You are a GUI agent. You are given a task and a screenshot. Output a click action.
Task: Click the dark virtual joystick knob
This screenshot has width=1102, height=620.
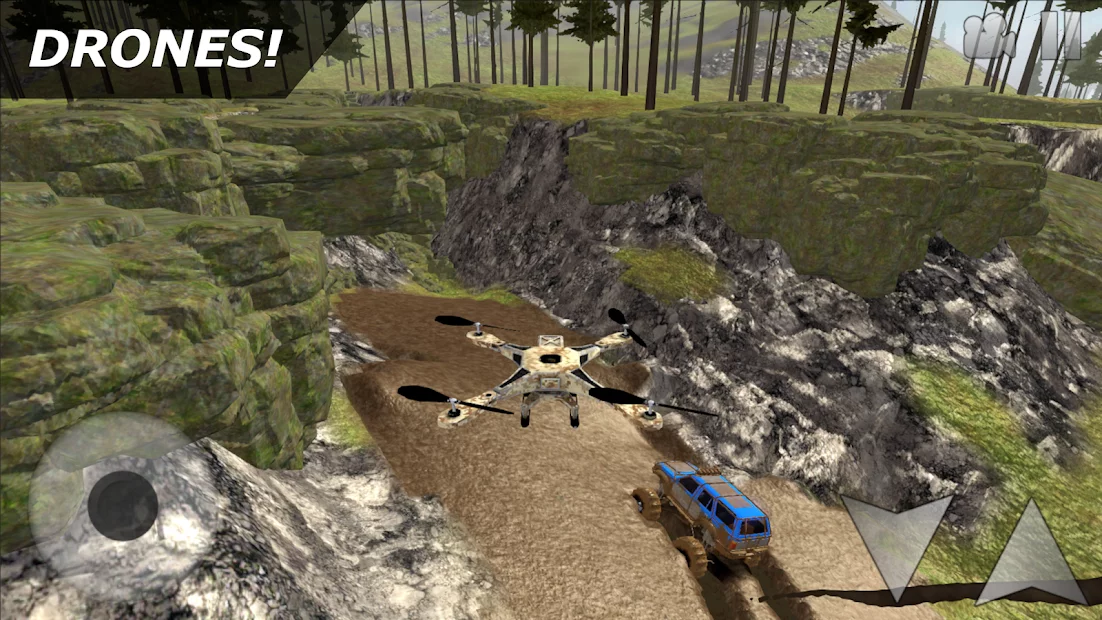[122, 505]
